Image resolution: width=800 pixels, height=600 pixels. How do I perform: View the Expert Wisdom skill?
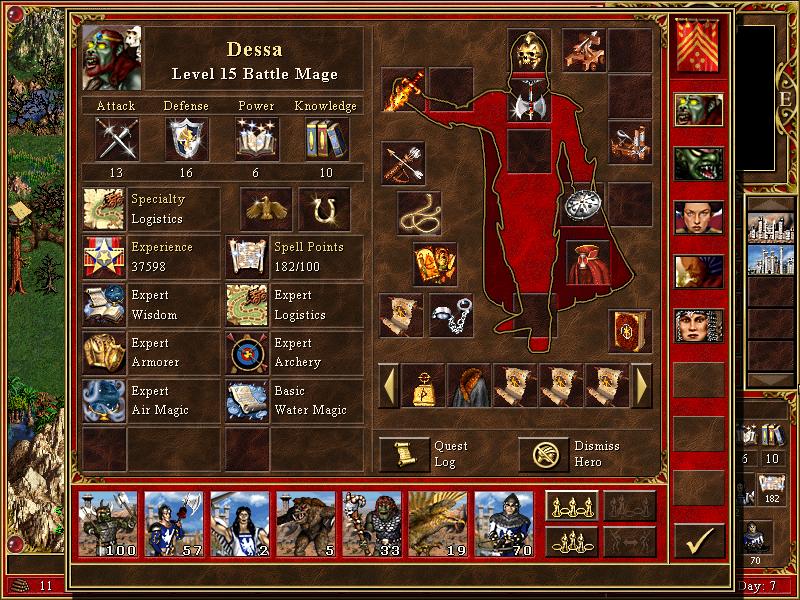click(104, 305)
